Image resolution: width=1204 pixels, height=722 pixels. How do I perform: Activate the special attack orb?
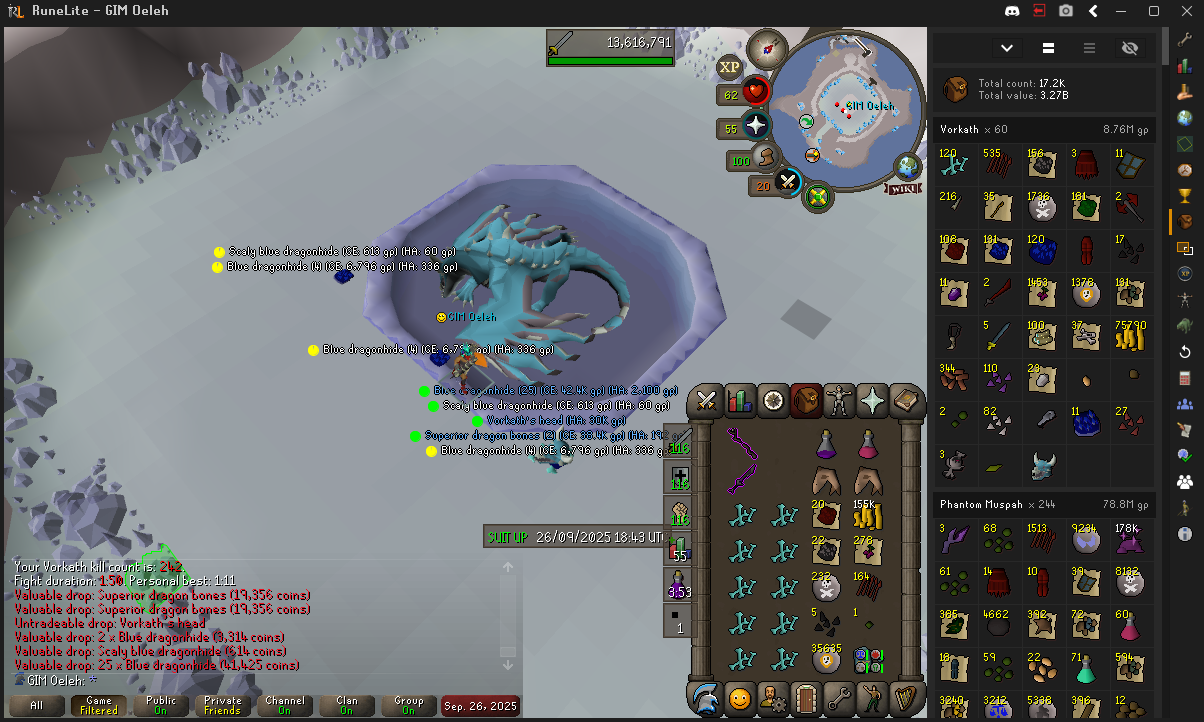click(788, 182)
